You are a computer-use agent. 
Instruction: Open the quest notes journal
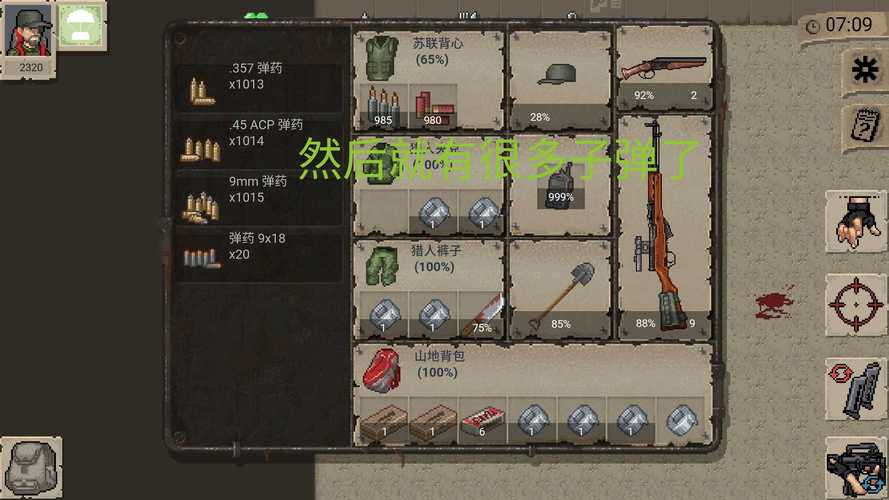(861, 127)
